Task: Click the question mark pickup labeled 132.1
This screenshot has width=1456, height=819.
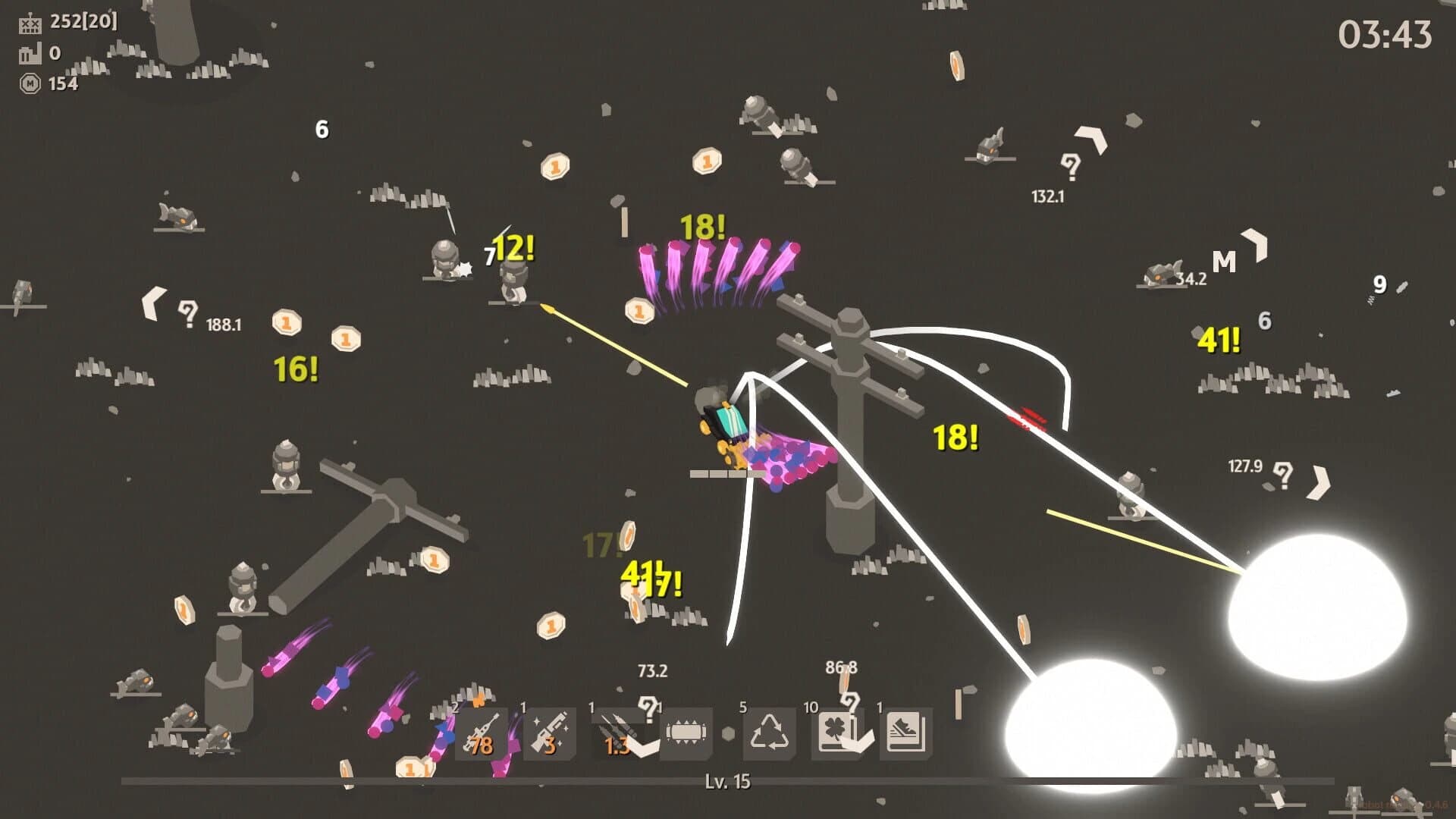Action: pos(1071,165)
